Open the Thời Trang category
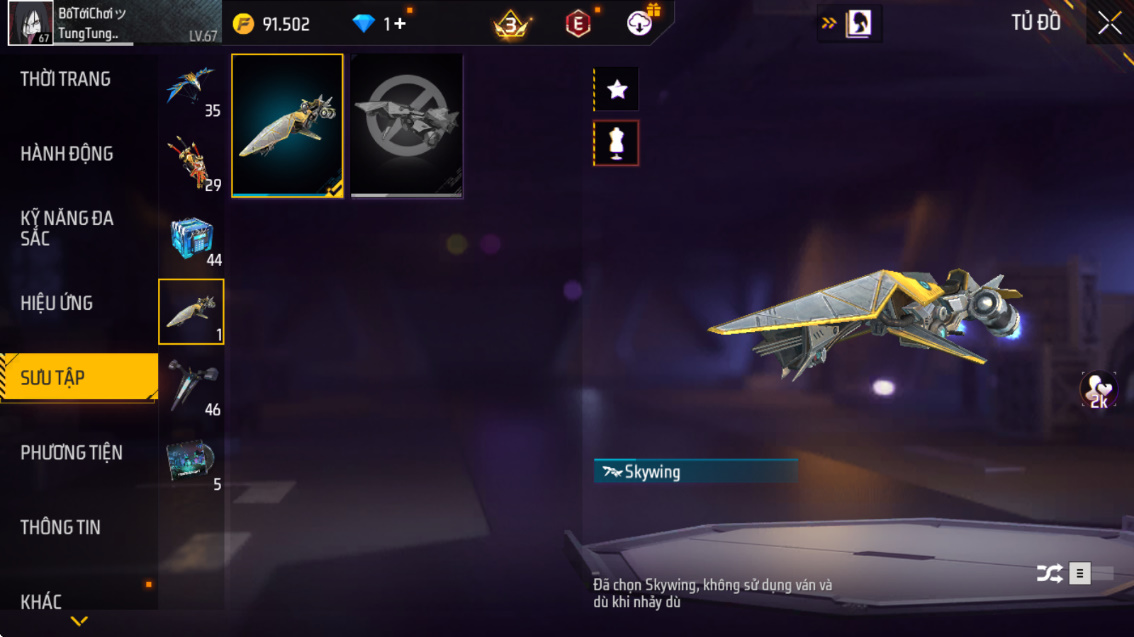The height and width of the screenshot is (637, 1134). (x=66, y=79)
